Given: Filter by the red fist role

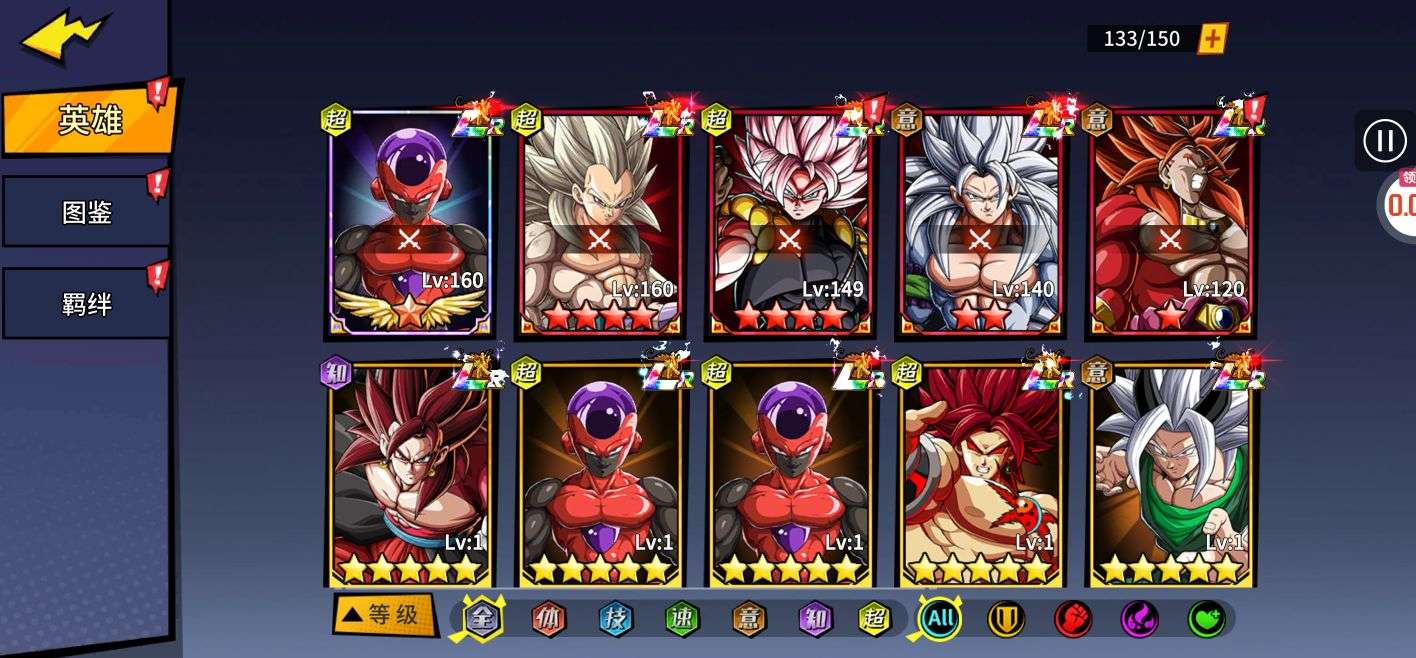Looking at the screenshot, I should point(1073,619).
